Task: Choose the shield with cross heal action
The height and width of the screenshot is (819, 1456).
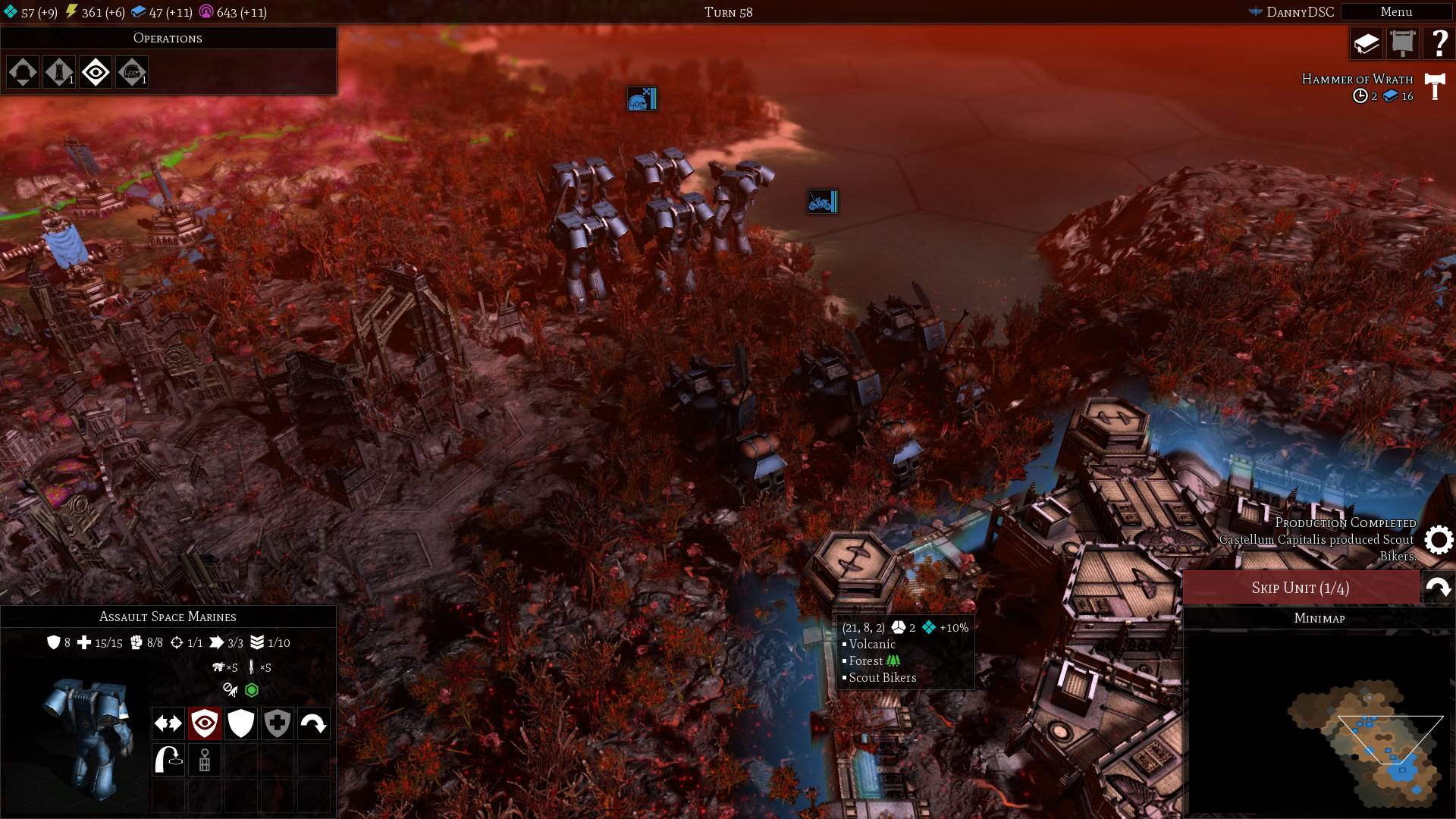Action: 277,723
